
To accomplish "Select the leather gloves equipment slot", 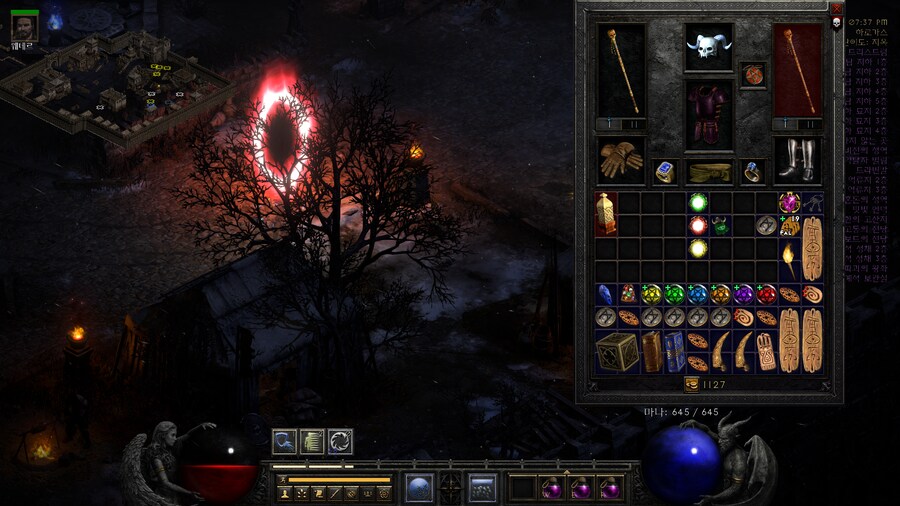I will coord(621,159).
